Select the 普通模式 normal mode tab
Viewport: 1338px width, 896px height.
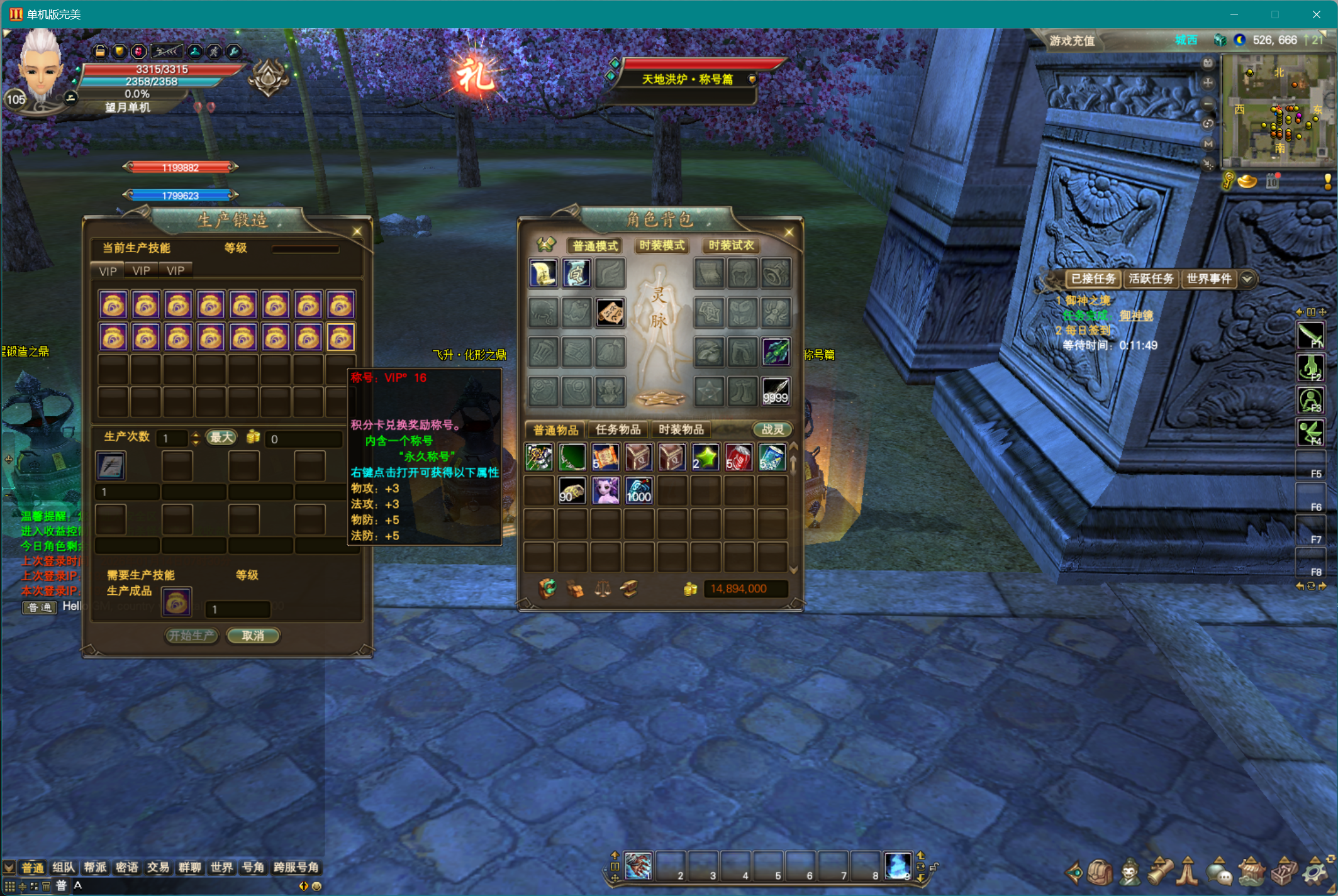[x=595, y=245]
